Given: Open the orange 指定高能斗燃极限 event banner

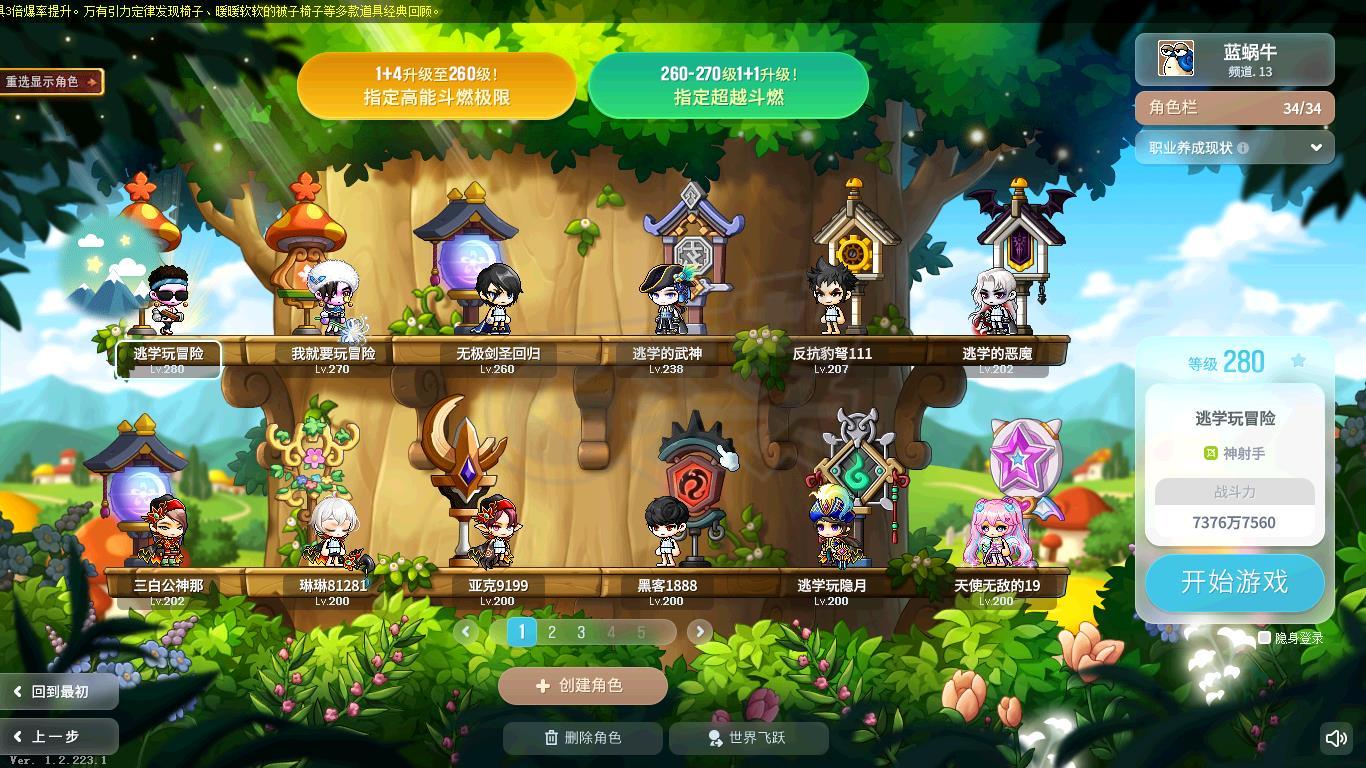Looking at the screenshot, I should click(x=436, y=86).
